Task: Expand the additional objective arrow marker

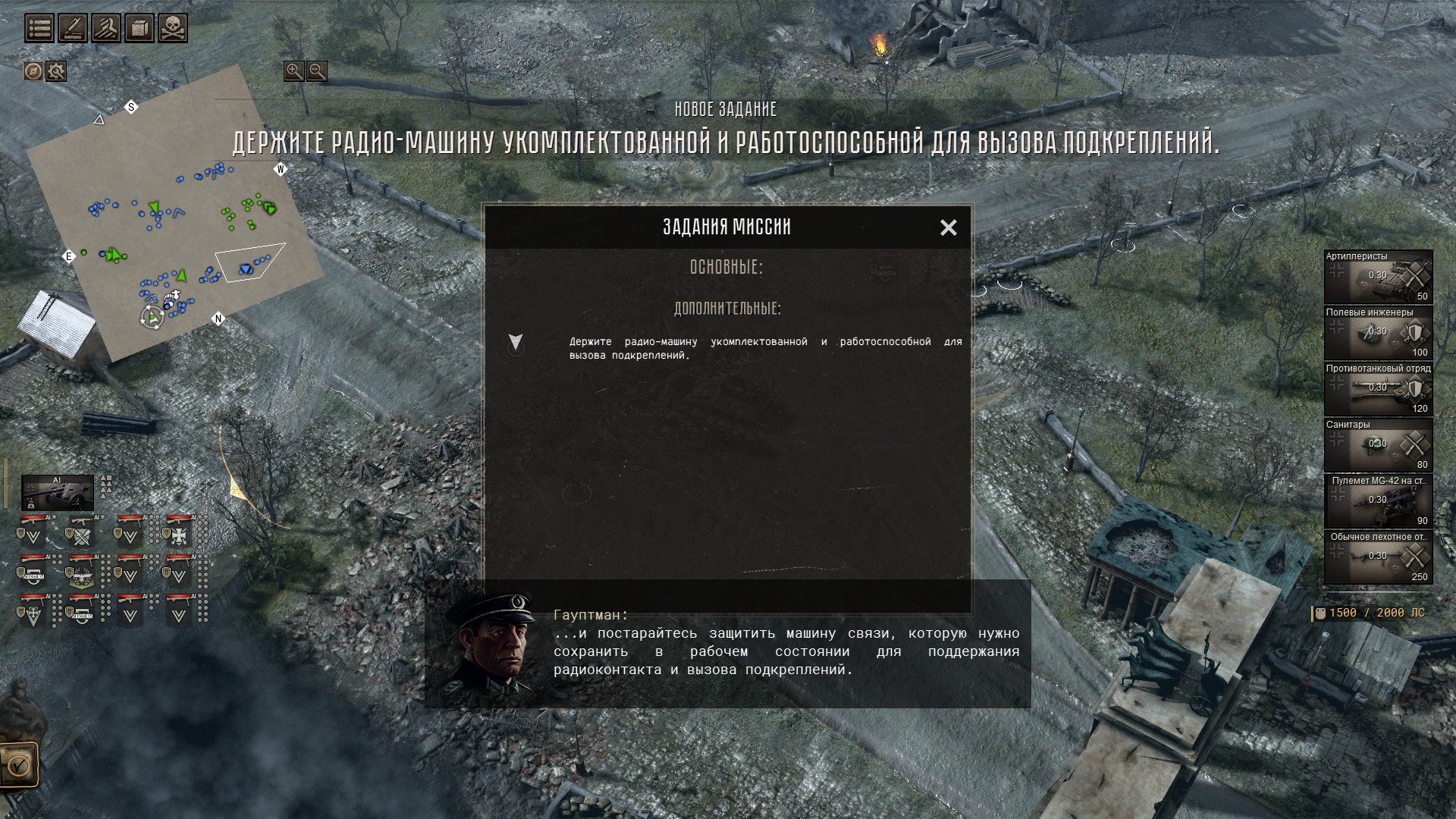Action: (516, 342)
